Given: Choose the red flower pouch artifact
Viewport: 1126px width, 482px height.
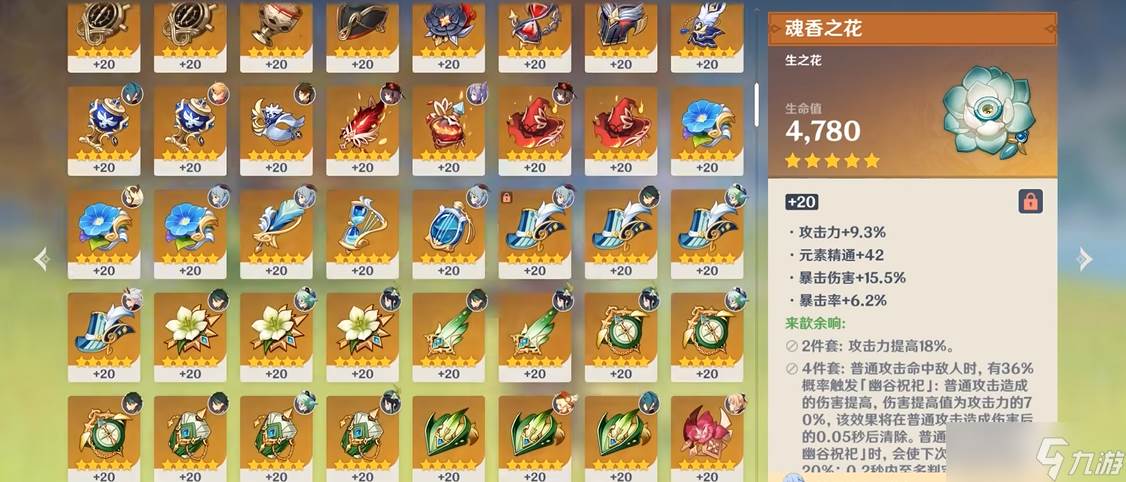Looking at the screenshot, I should click(448, 125).
